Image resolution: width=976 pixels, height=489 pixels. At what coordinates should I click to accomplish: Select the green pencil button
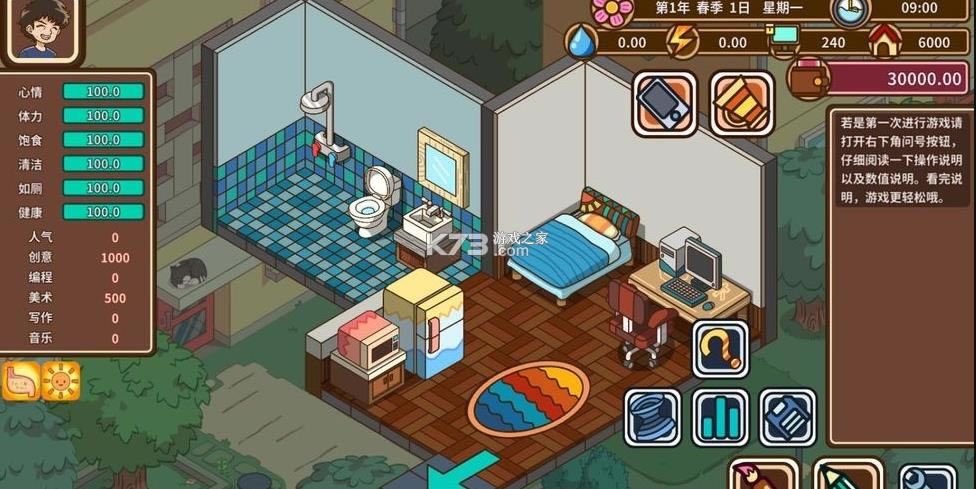(x=845, y=475)
